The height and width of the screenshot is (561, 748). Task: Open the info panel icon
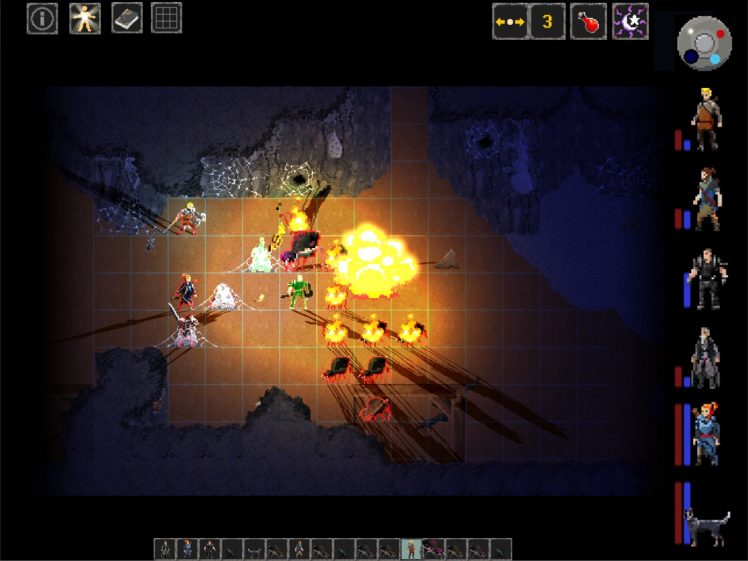(42, 18)
